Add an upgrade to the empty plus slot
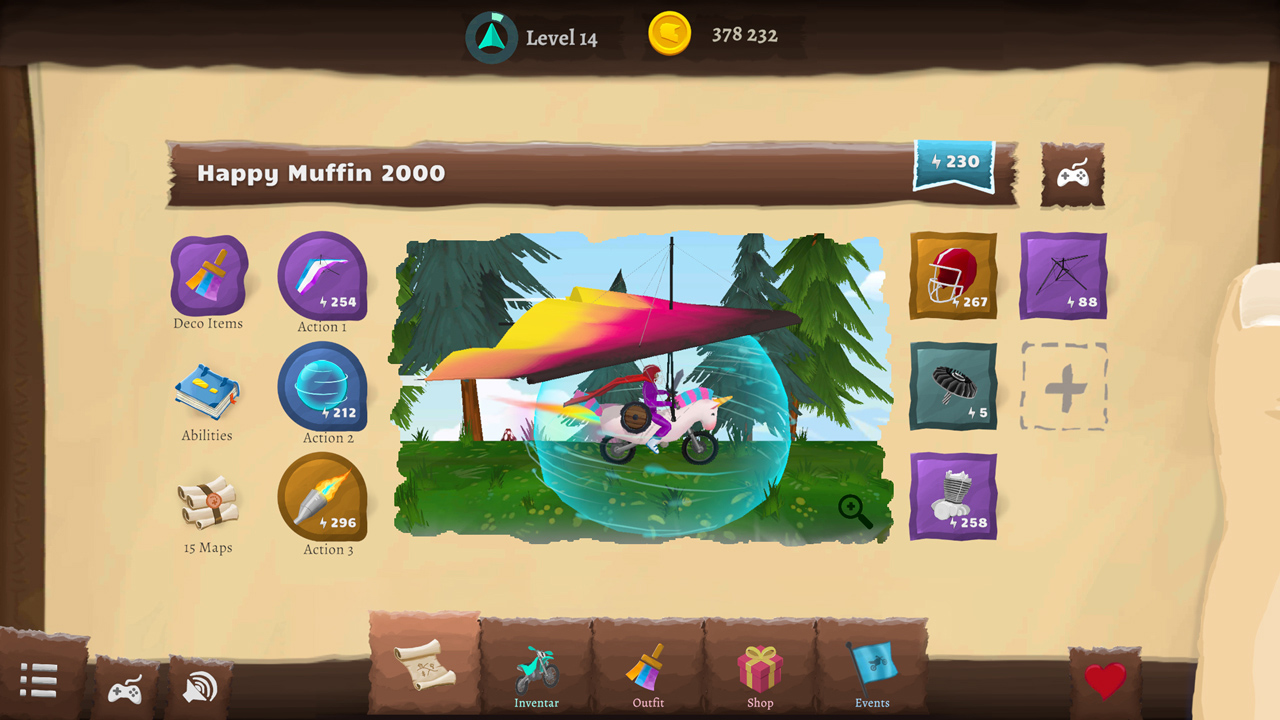This screenshot has height=720, width=1280. point(1063,388)
